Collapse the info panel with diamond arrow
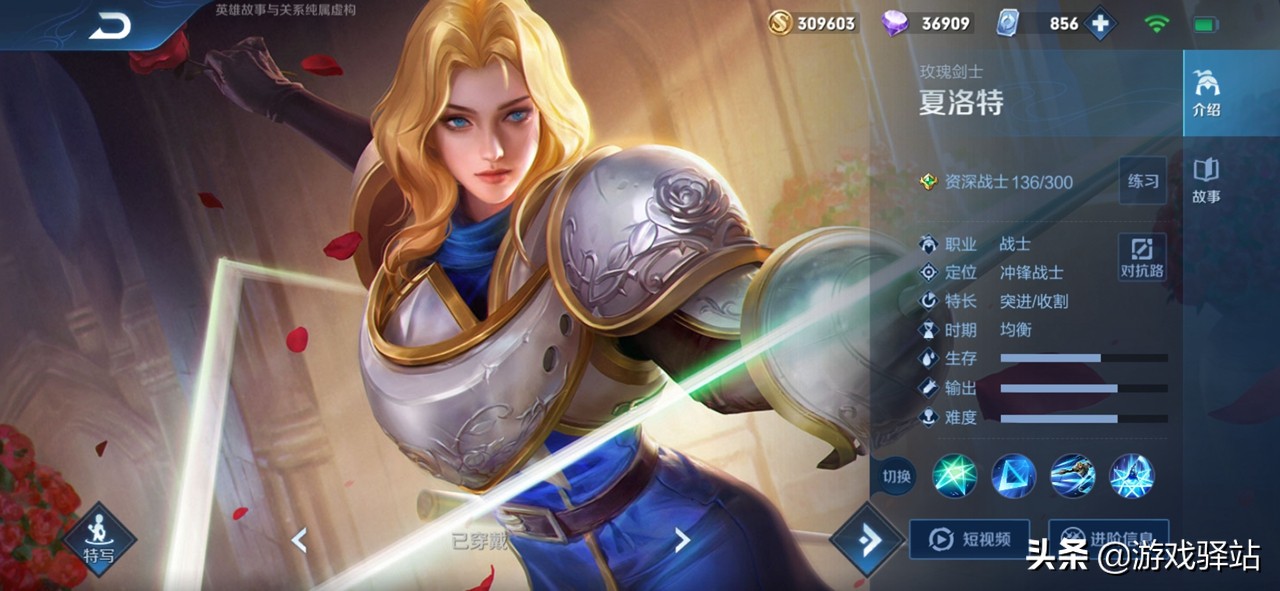The image size is (1280, 591). click(x=867, y=540)
